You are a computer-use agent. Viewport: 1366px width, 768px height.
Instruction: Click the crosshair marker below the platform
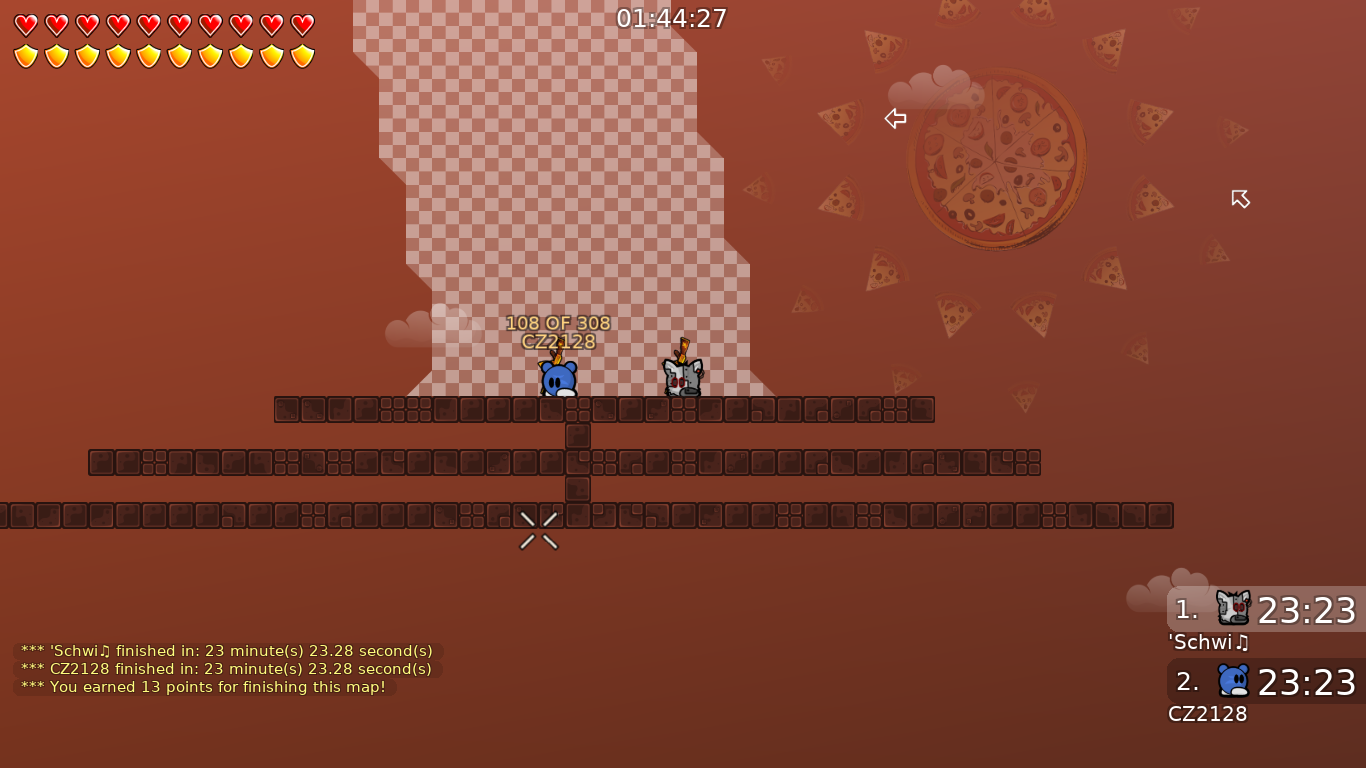point(538,530)
